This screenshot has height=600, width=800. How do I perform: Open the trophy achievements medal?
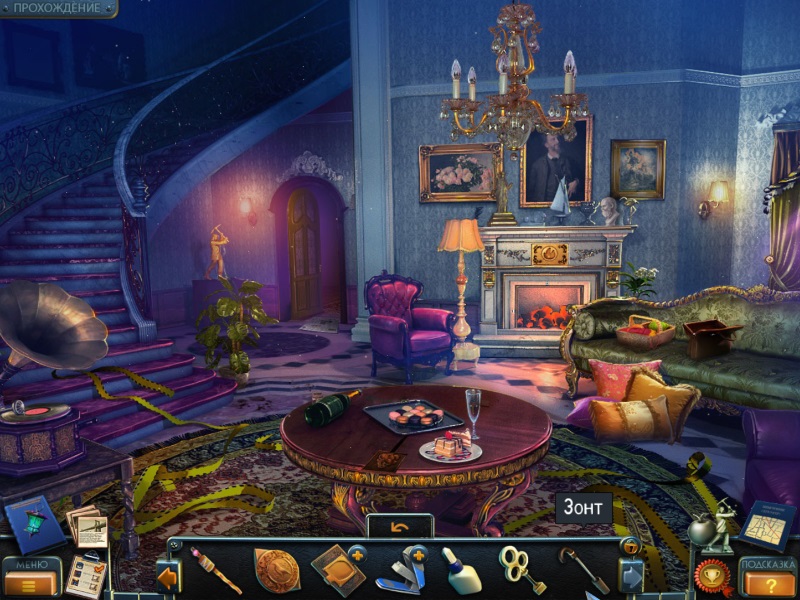coord(711,577)
